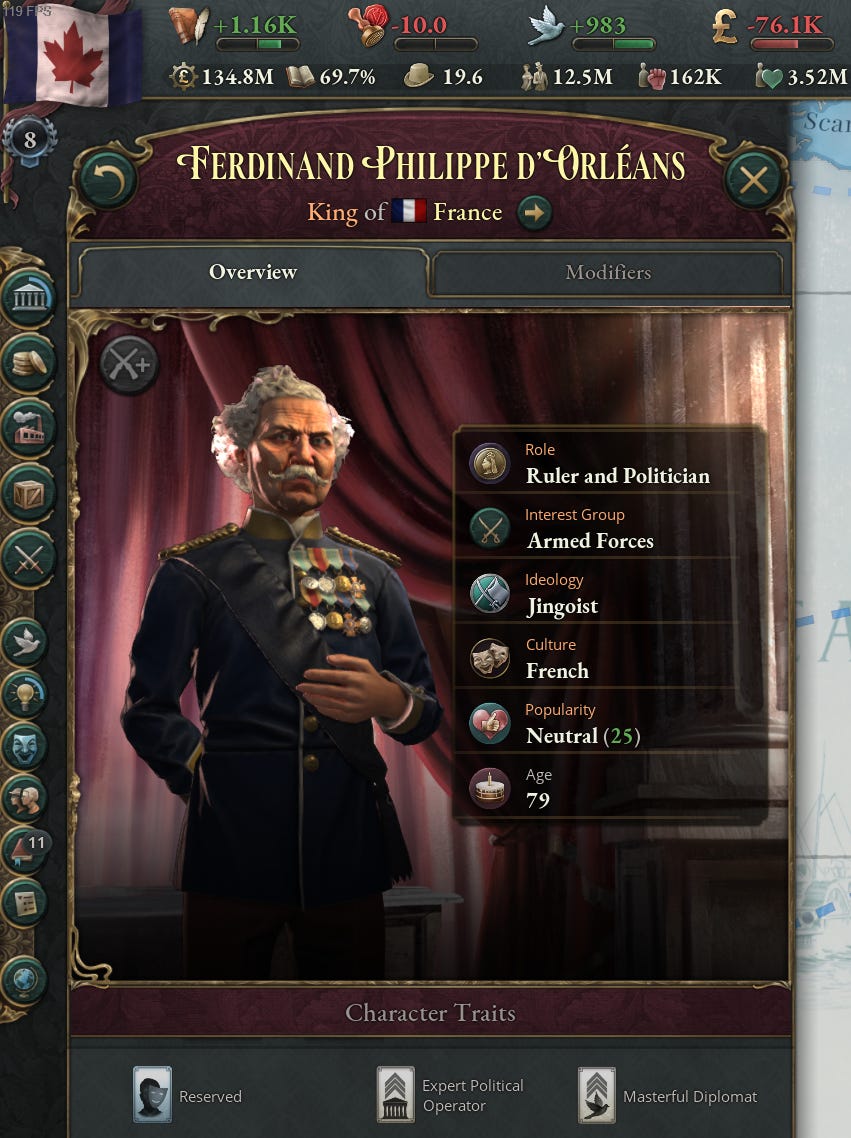851x1138 pixels.
Task: Open the Budget panel with the coin stack icon
Action: (x=29, y=362)
